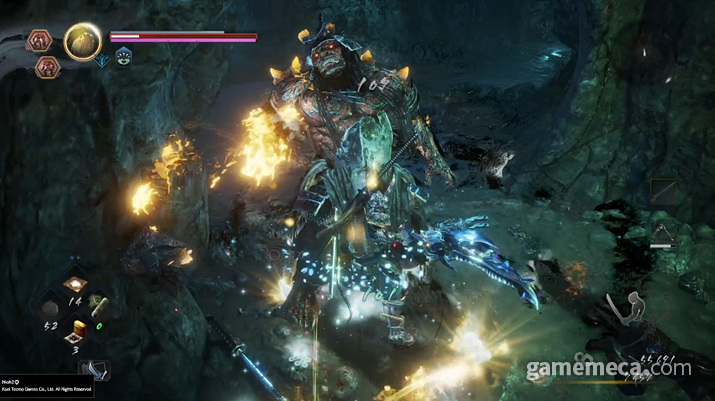
Task: Select the golden guardian spirit gauge
Action: click(x=81, y=39)
